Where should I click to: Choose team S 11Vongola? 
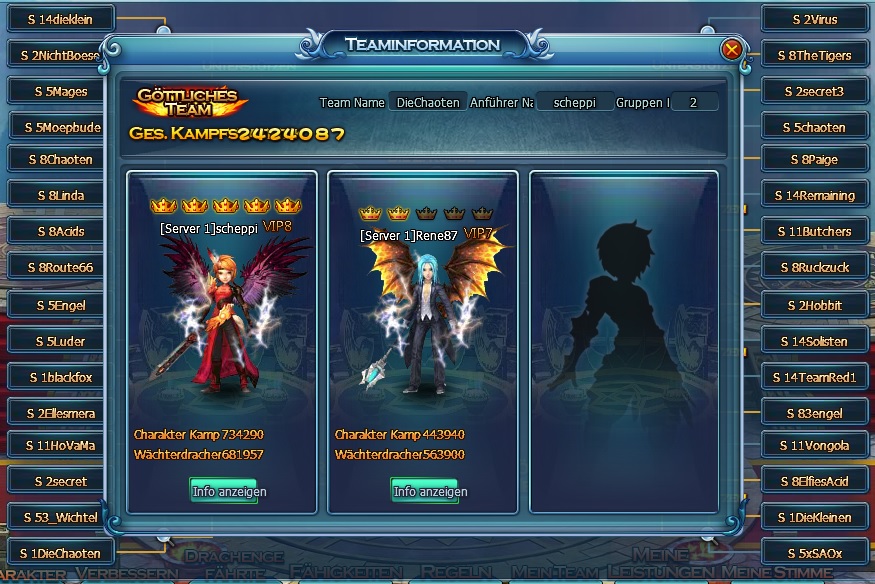813,445
